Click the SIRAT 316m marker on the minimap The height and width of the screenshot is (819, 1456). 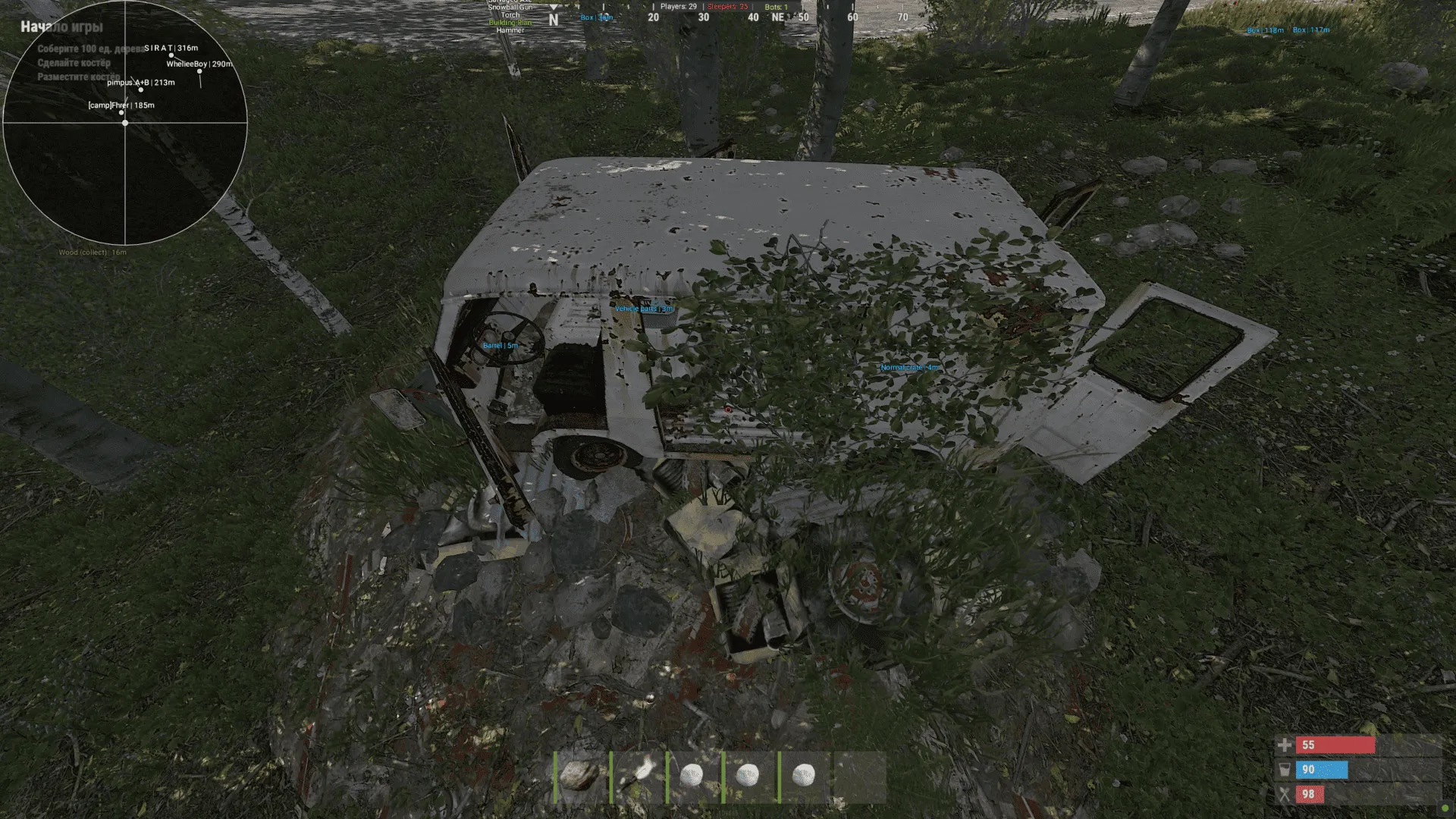tap(170, 48)
